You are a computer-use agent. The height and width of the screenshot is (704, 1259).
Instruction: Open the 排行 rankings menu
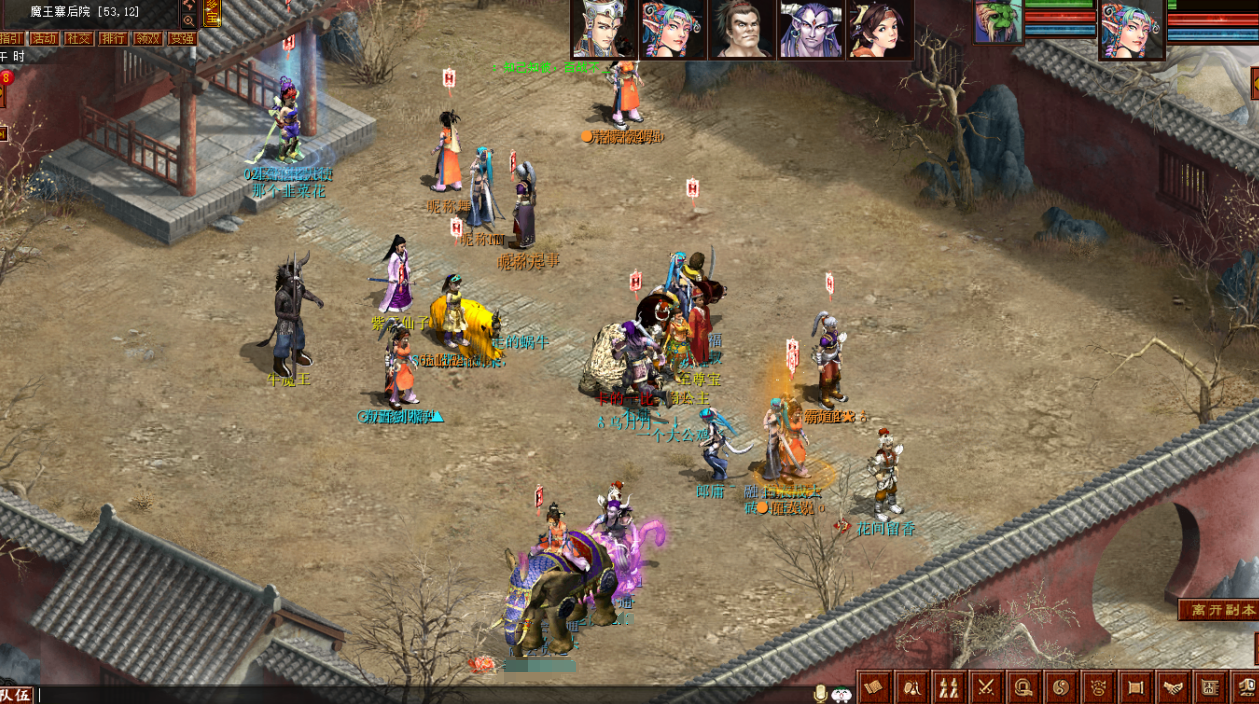pos(113,39)
